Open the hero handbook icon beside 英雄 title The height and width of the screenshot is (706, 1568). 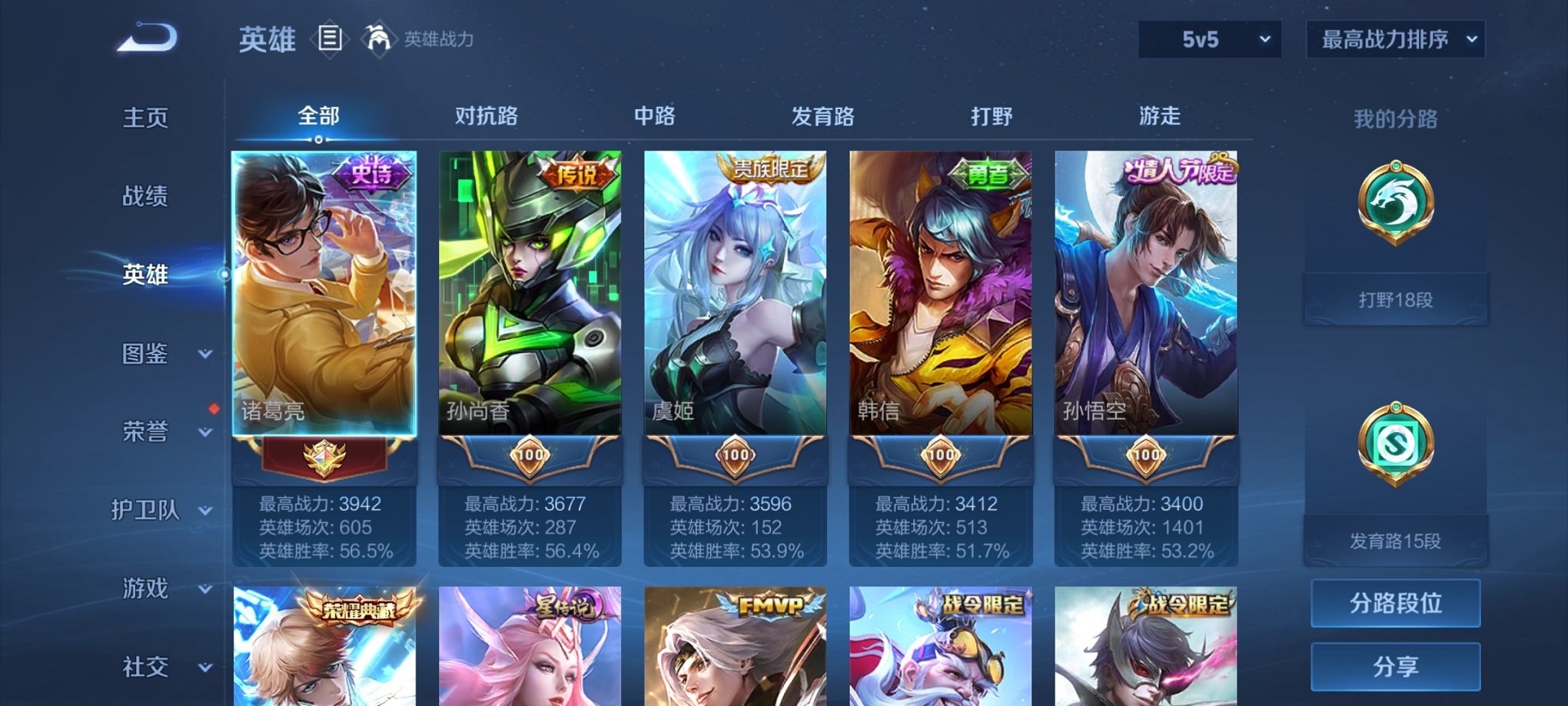[x=331, y=37]
